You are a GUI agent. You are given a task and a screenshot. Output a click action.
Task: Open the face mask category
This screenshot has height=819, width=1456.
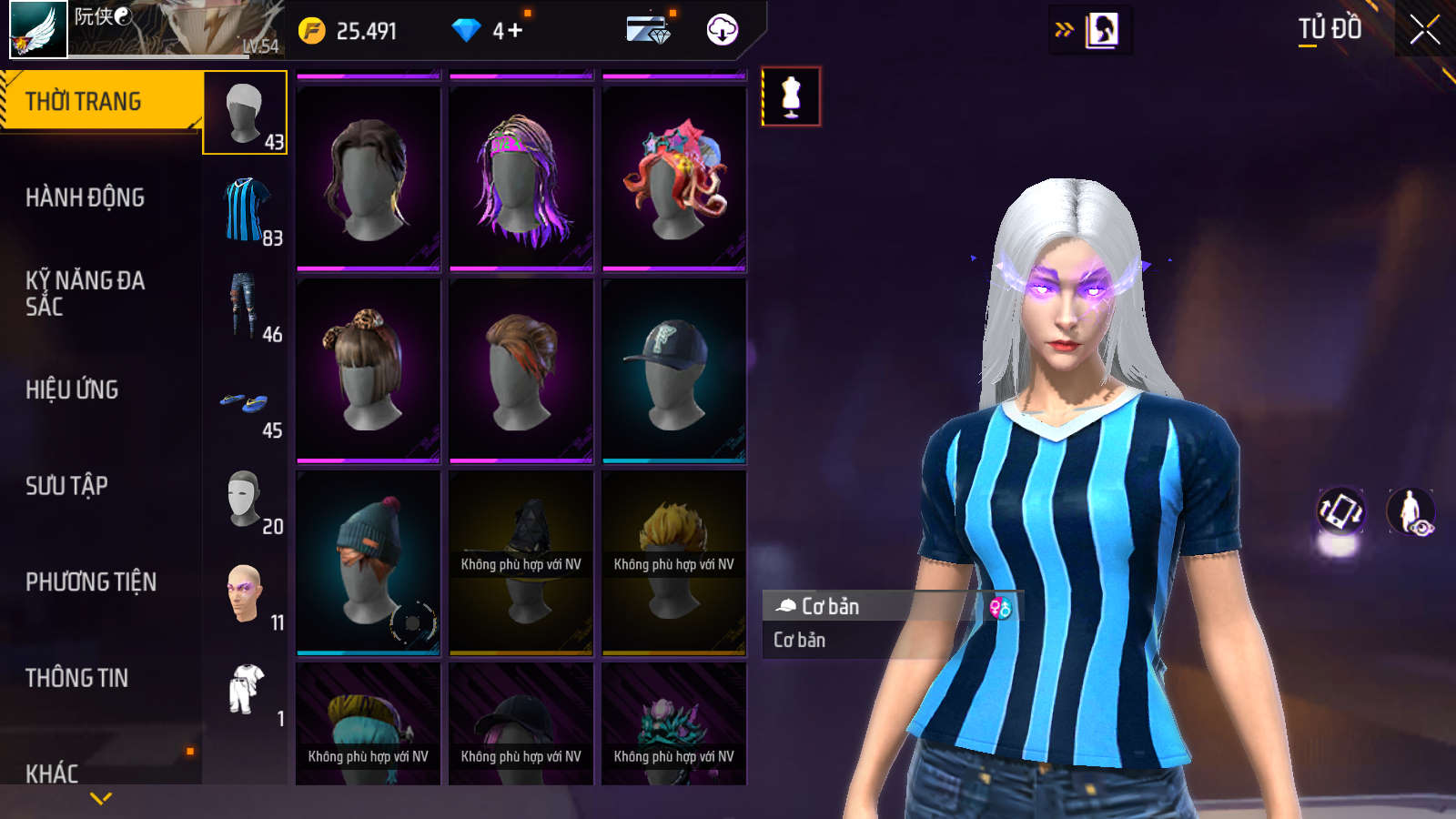[244, 498]
